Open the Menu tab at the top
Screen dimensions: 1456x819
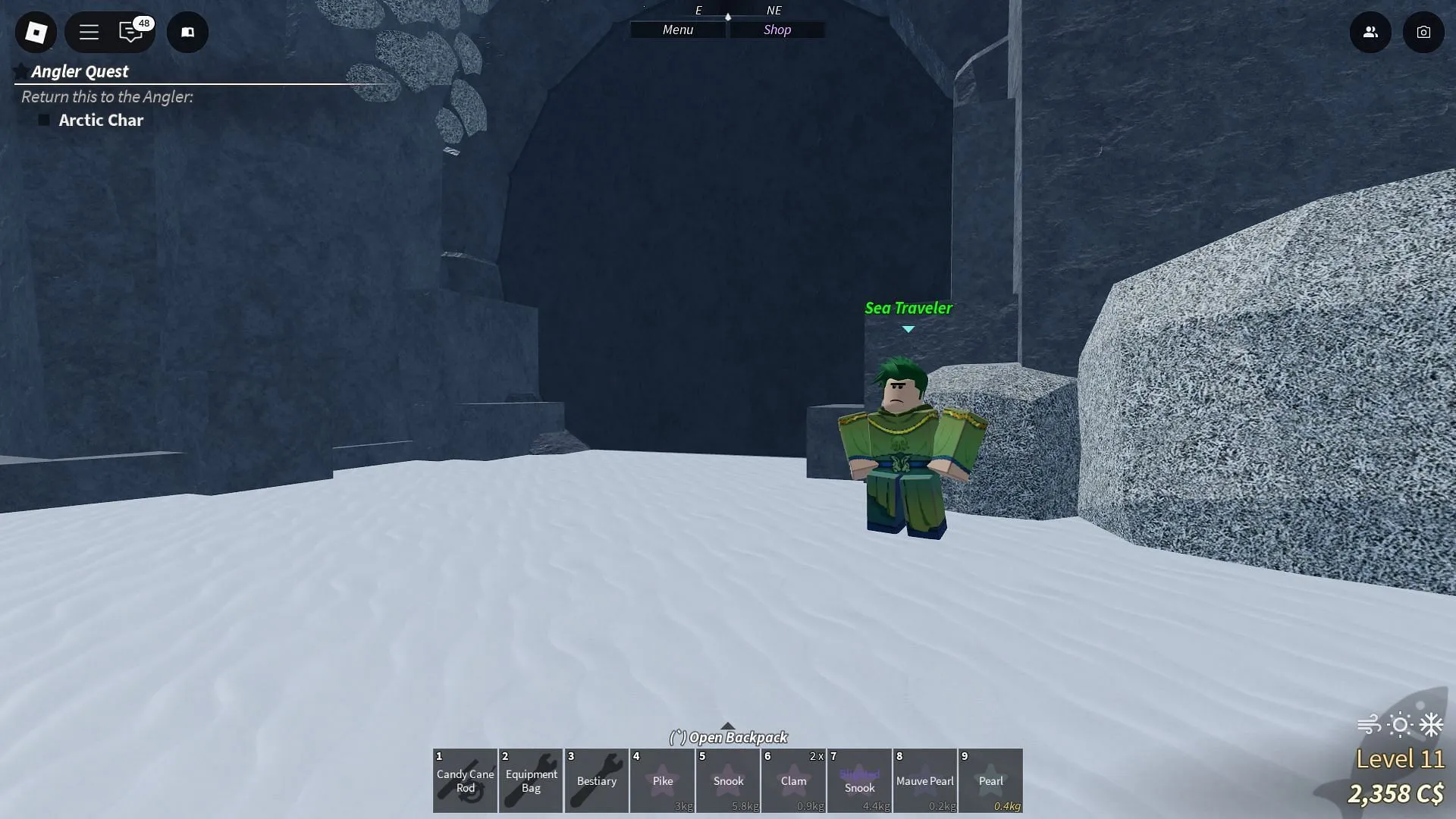tap(676, 30)
